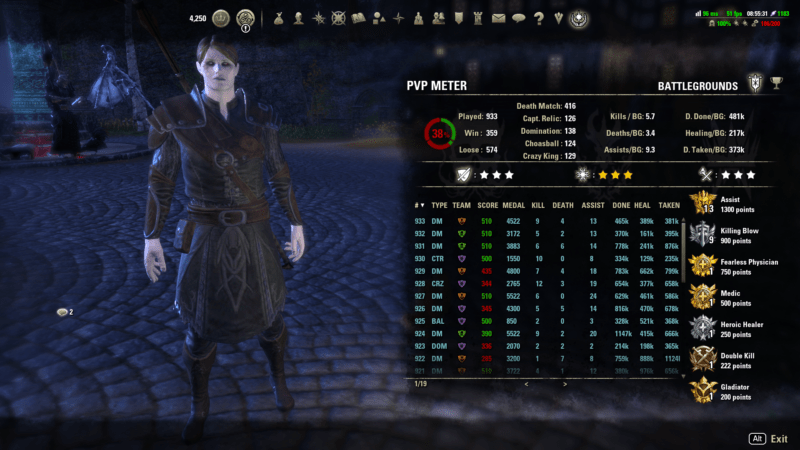This screenshot has height=450, width=800.
Task: Open the character silhouette icon
Action: (x=299, y=18)
